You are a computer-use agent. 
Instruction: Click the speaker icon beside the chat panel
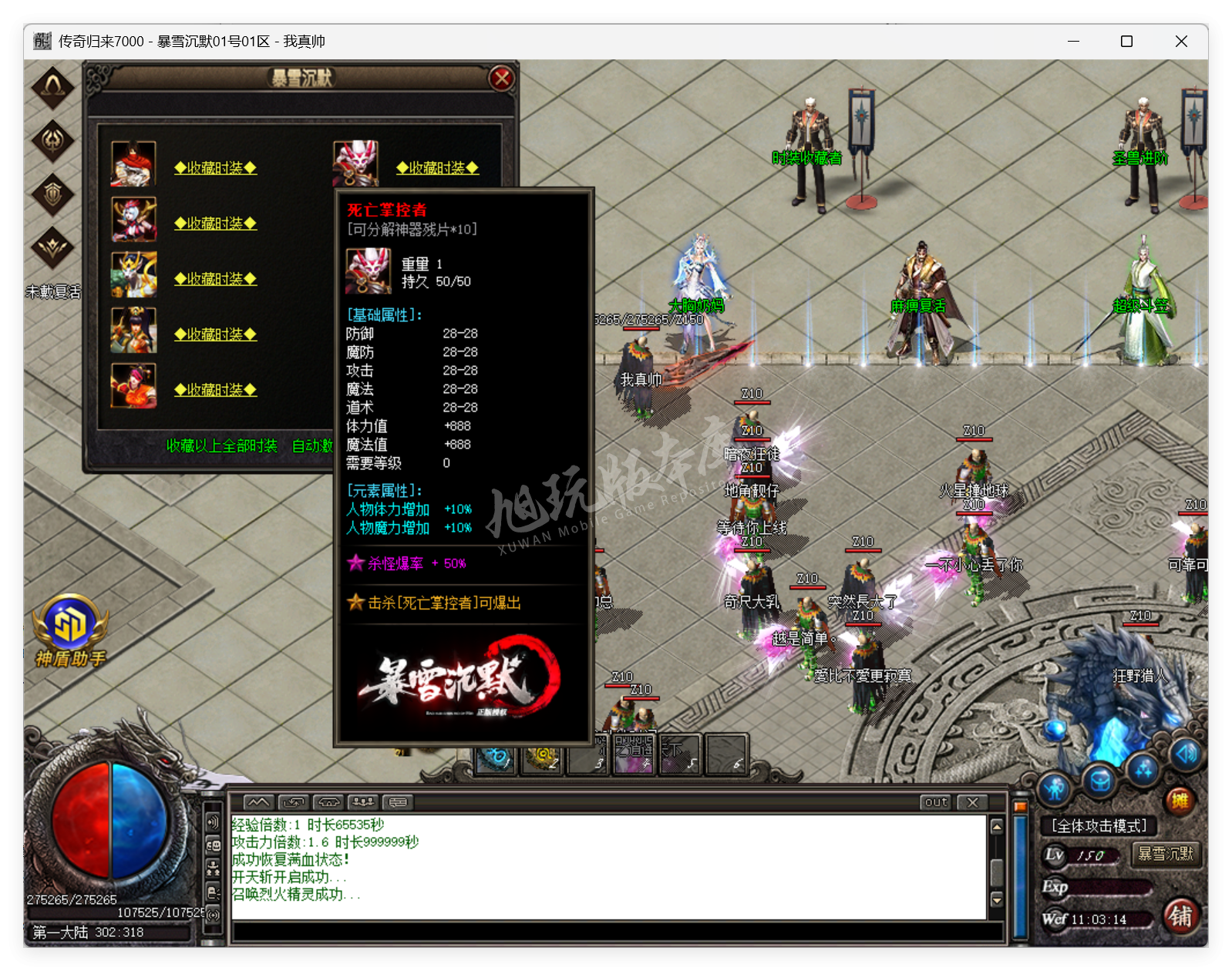pos(212,822)
